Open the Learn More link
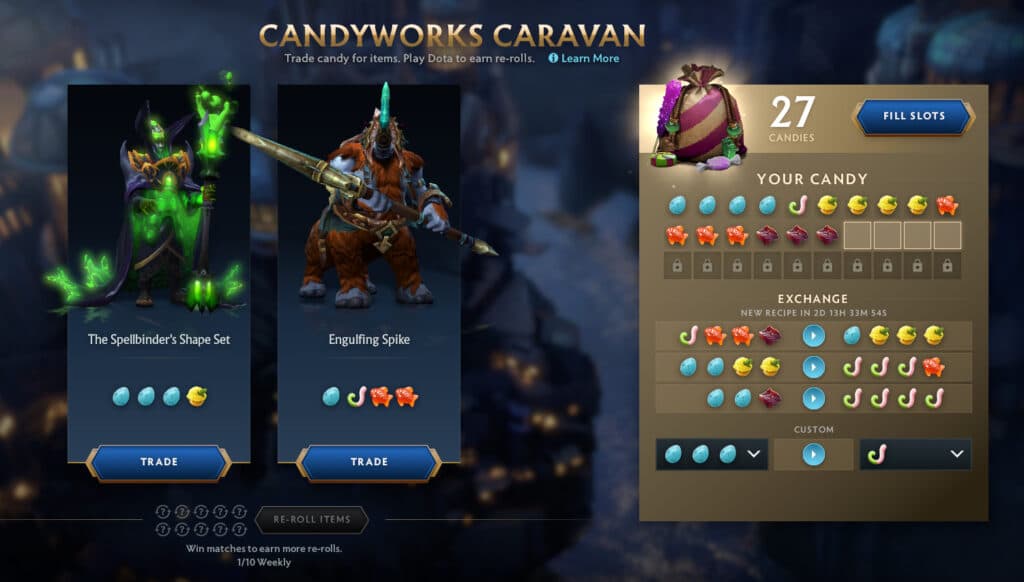The width and height of the screenshot is (1024, 582). pos(589,59)
